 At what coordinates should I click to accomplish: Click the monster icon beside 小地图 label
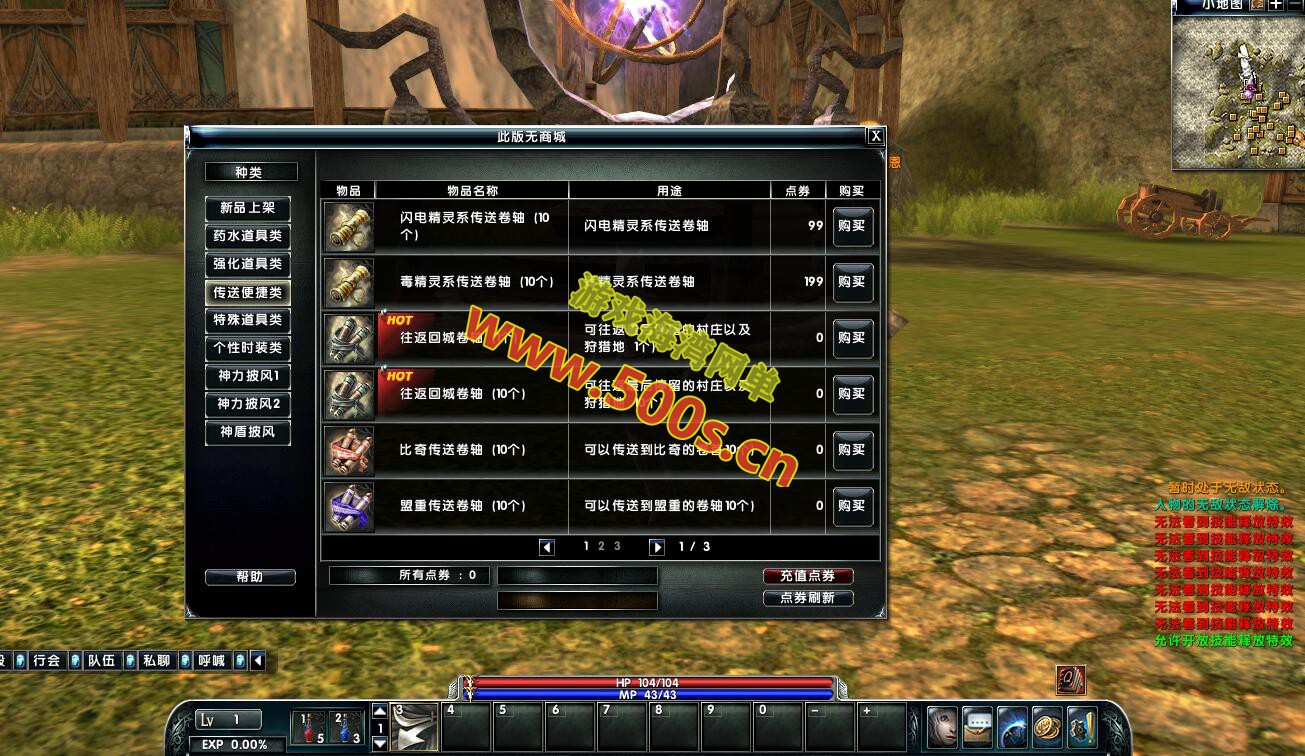[1257, 6]
